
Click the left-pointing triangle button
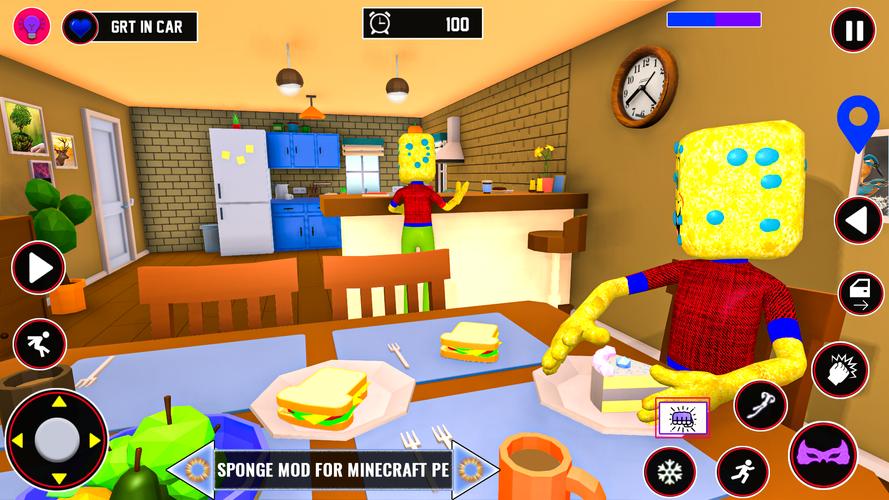857,220
